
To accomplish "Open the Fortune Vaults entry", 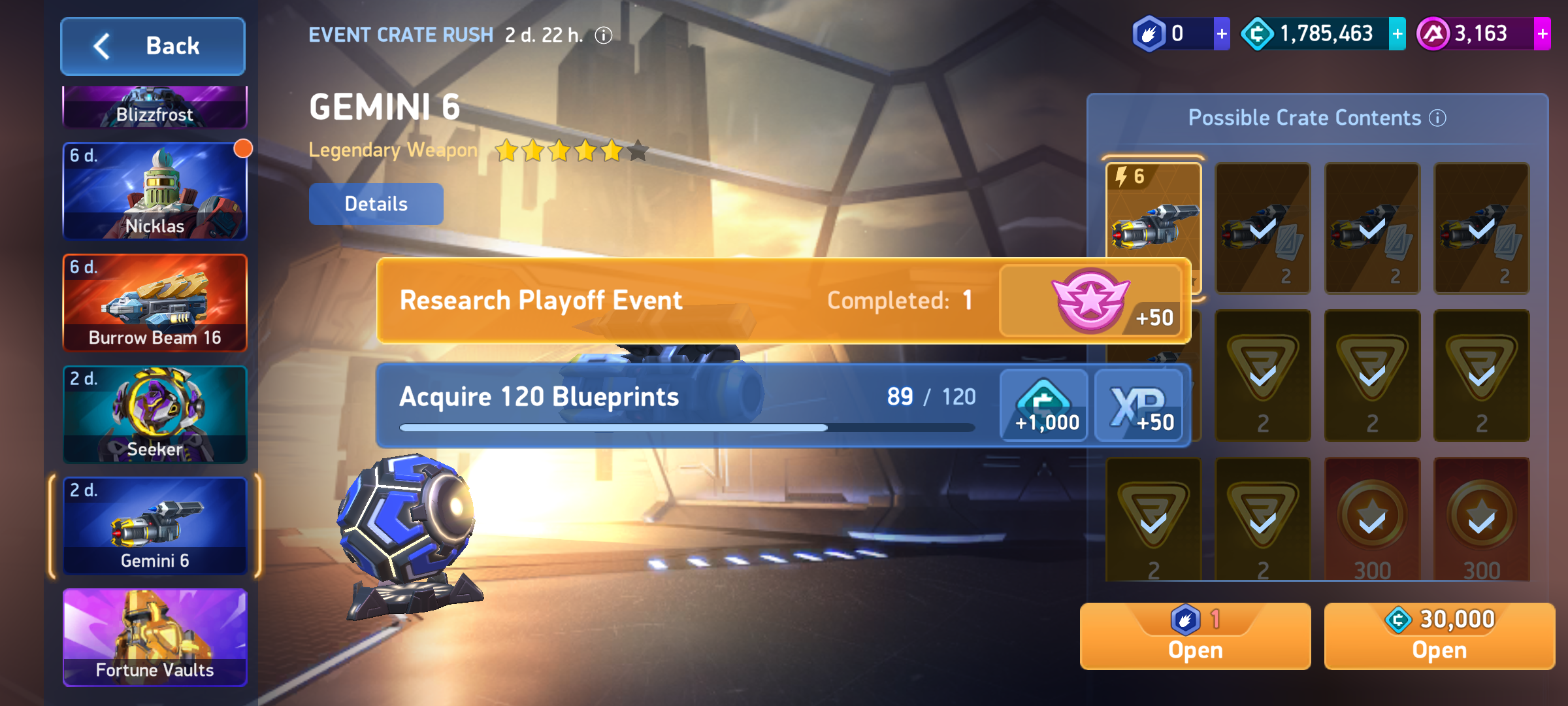I will (x=155, y=638).
